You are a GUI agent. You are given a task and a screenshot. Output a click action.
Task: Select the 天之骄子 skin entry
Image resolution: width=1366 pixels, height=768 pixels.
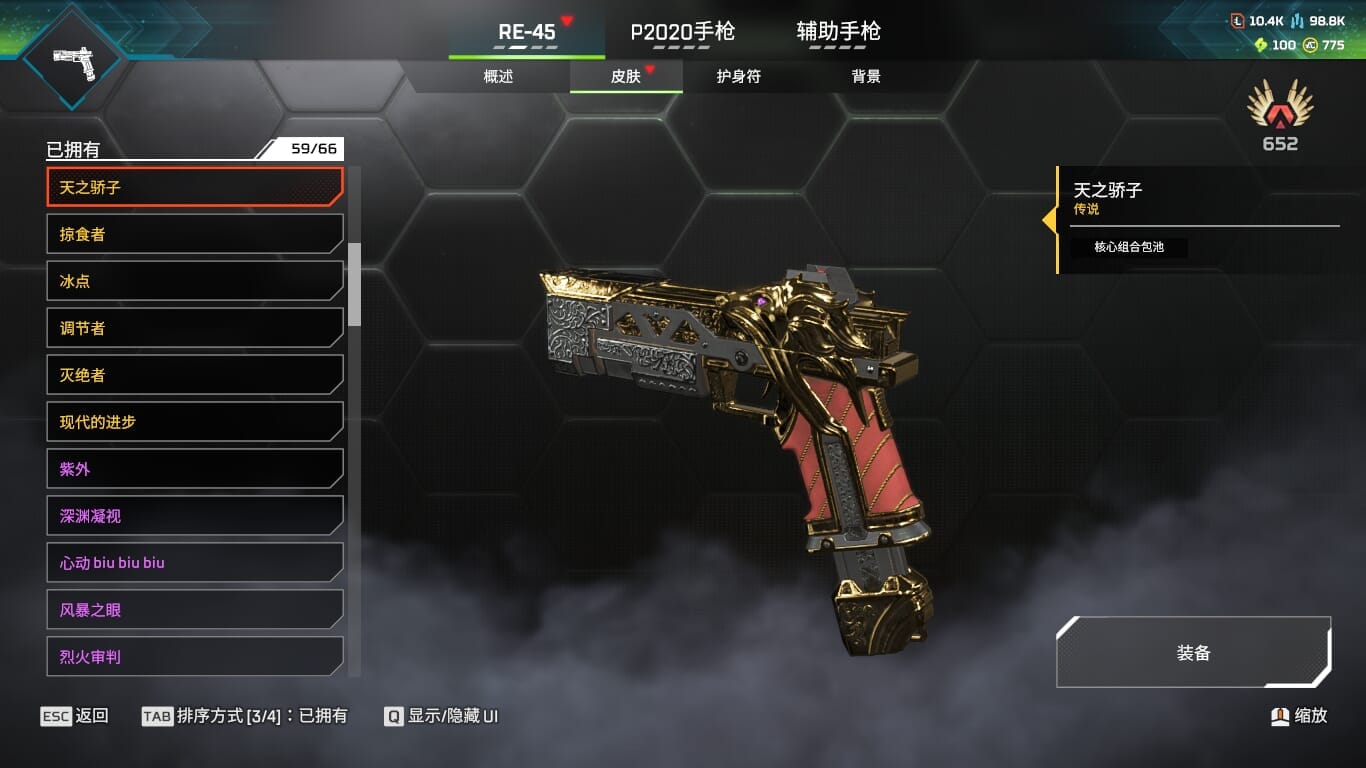[x=195, y=187]
